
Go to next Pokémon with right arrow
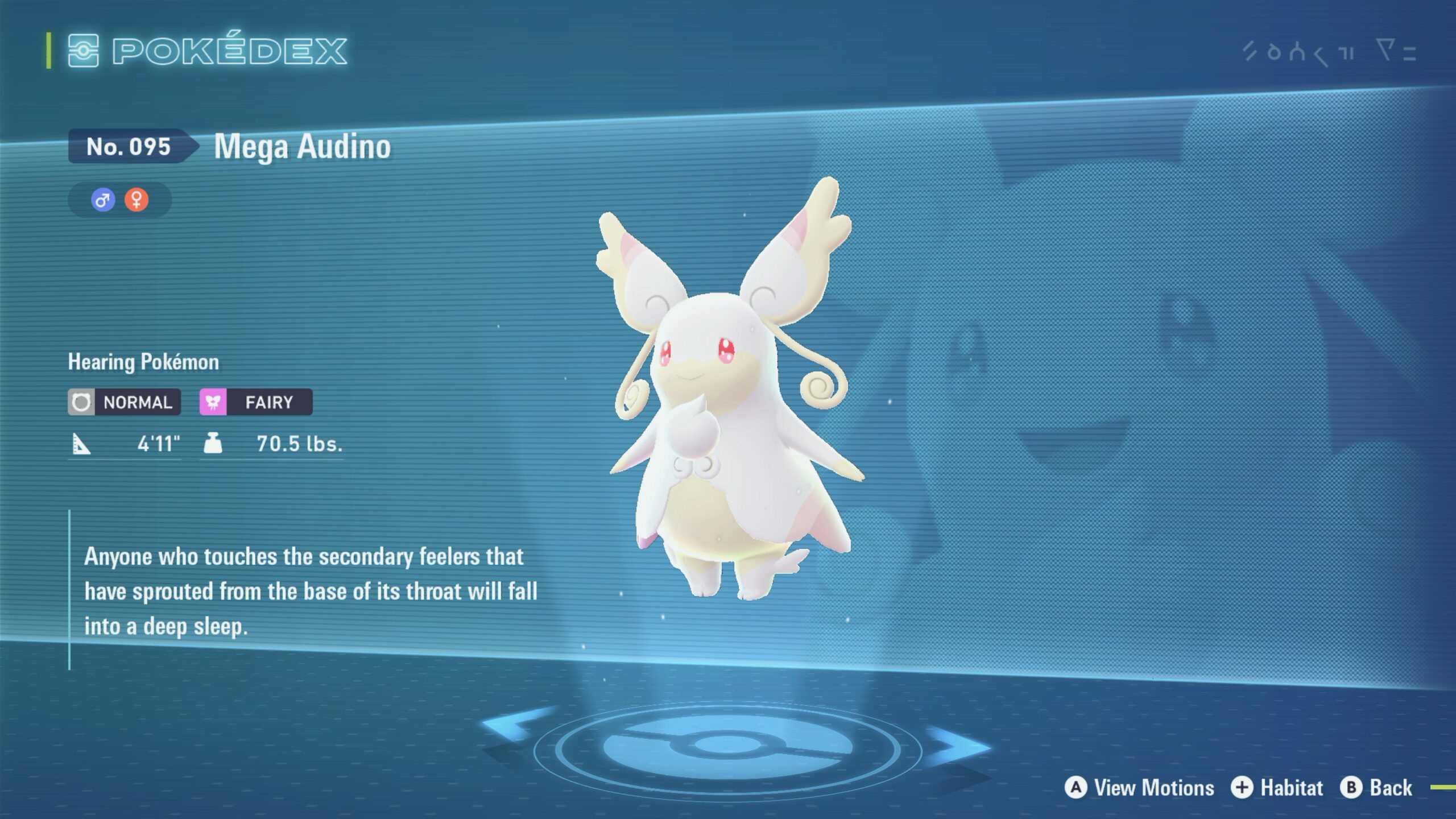click(958, 746)
